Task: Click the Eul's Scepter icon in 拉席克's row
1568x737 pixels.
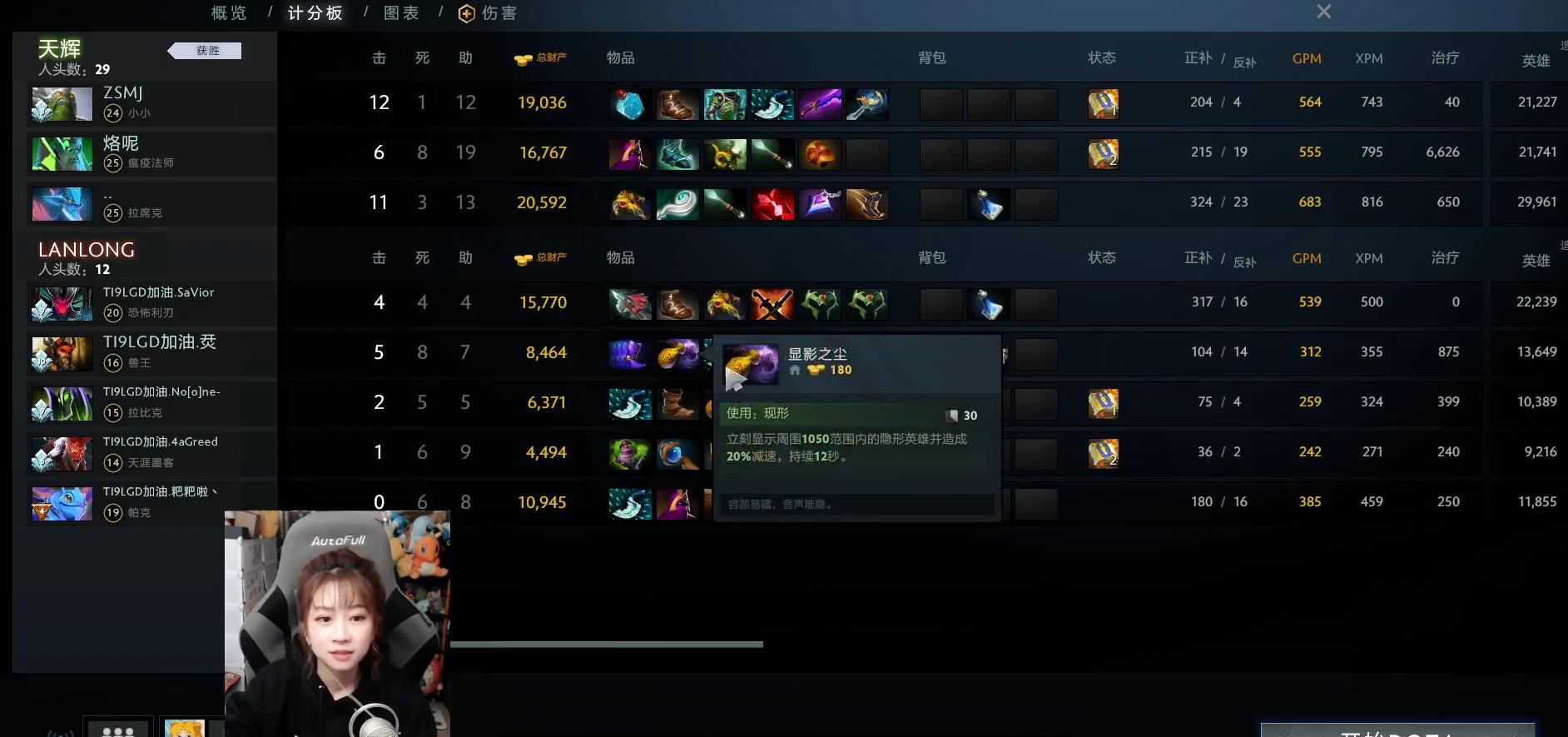Action: (677, 202)
